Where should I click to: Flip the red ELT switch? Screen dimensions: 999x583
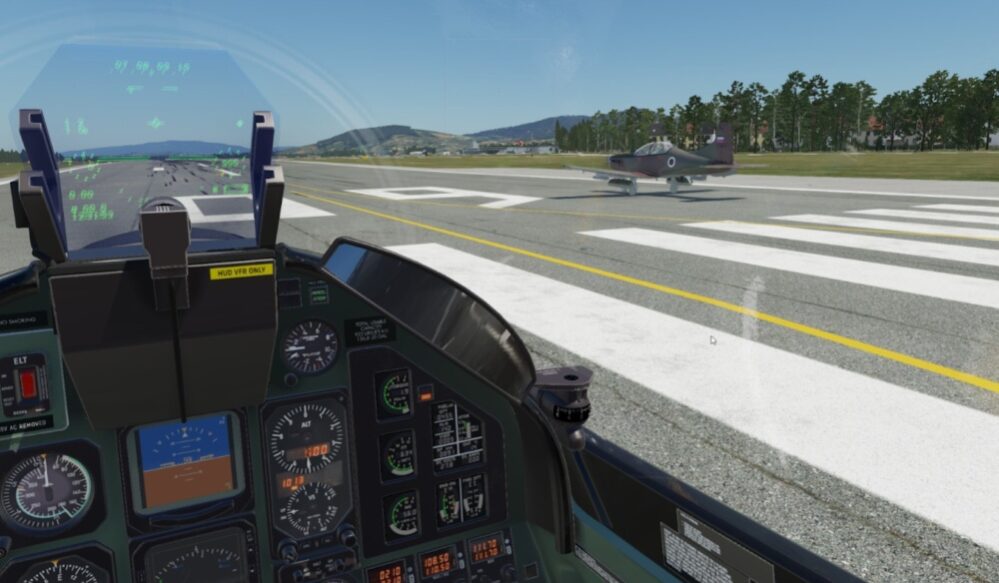point(28,384)
